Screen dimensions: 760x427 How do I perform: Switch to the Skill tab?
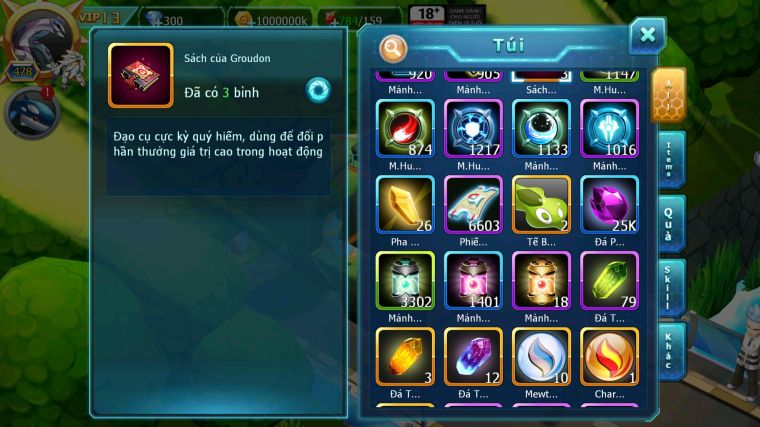pos(670,287)
